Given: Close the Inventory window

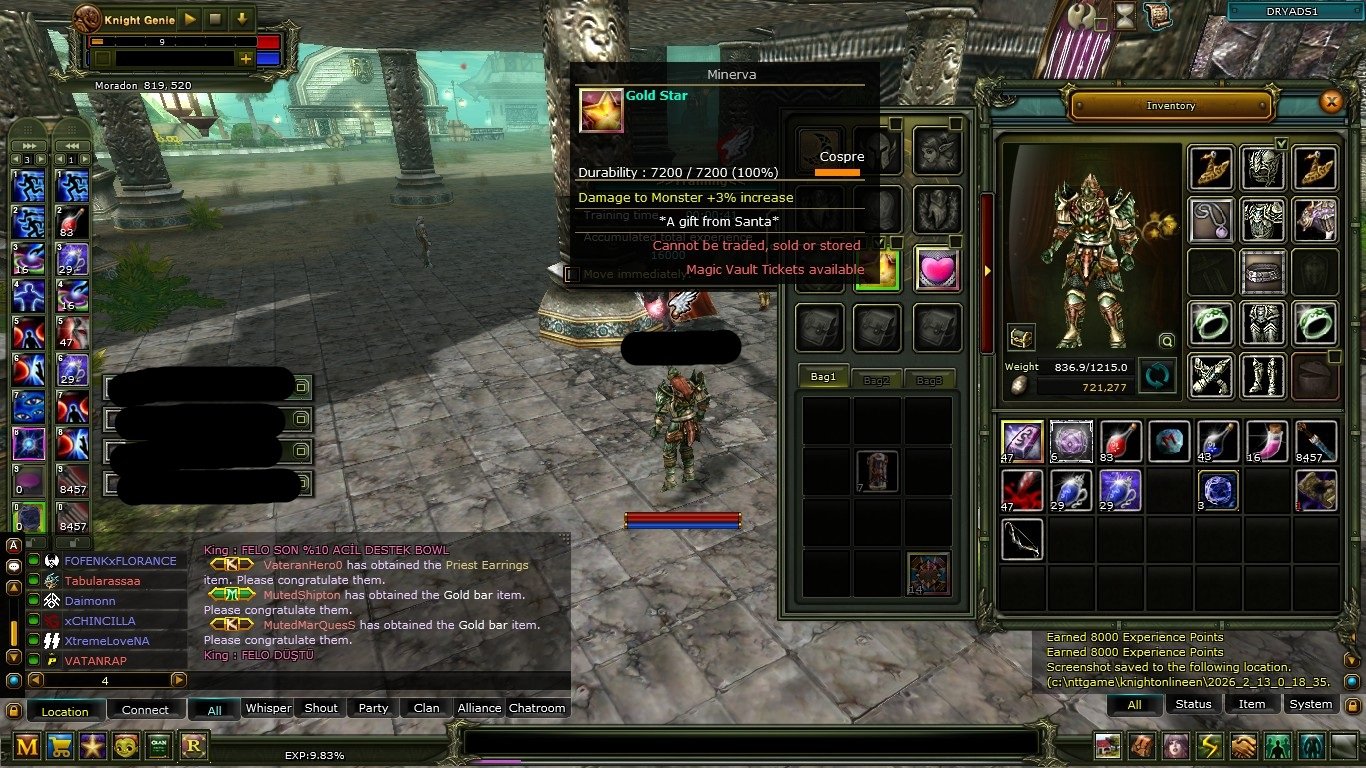Looking at the screenshot, I should (x=1330, y=102).
